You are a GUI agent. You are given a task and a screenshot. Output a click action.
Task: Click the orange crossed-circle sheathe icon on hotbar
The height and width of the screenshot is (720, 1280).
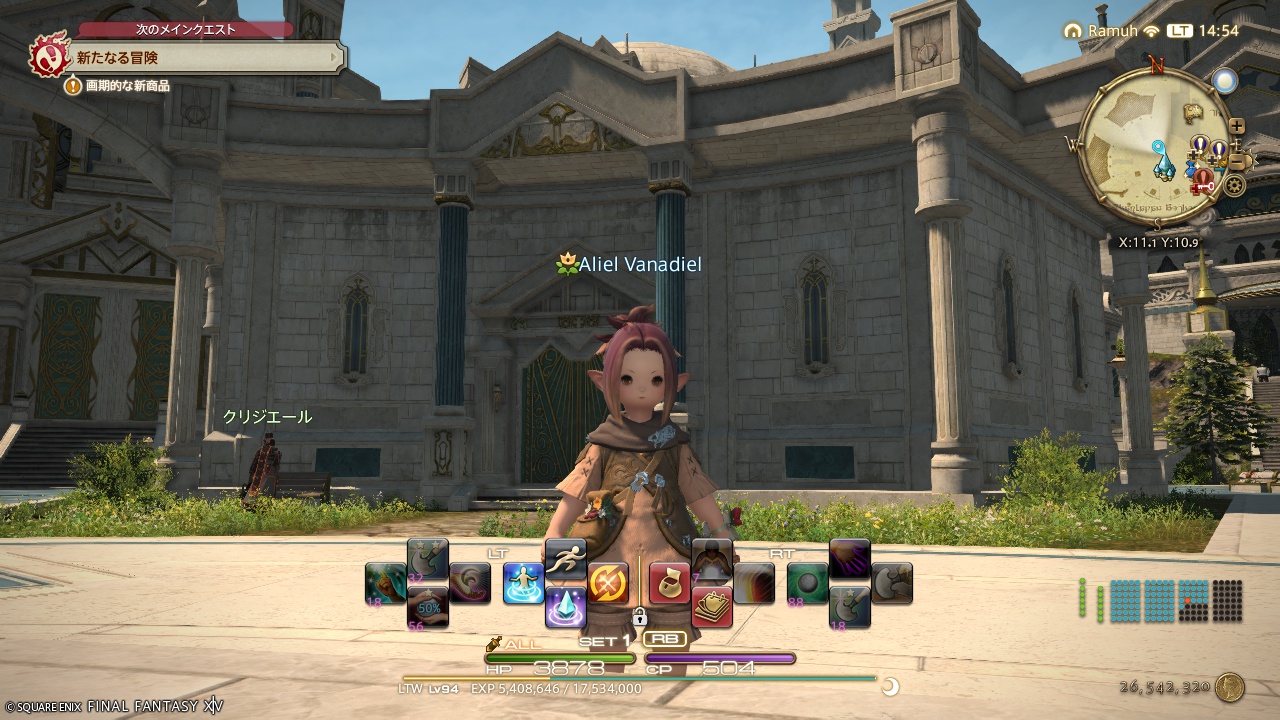pos(608,585)
